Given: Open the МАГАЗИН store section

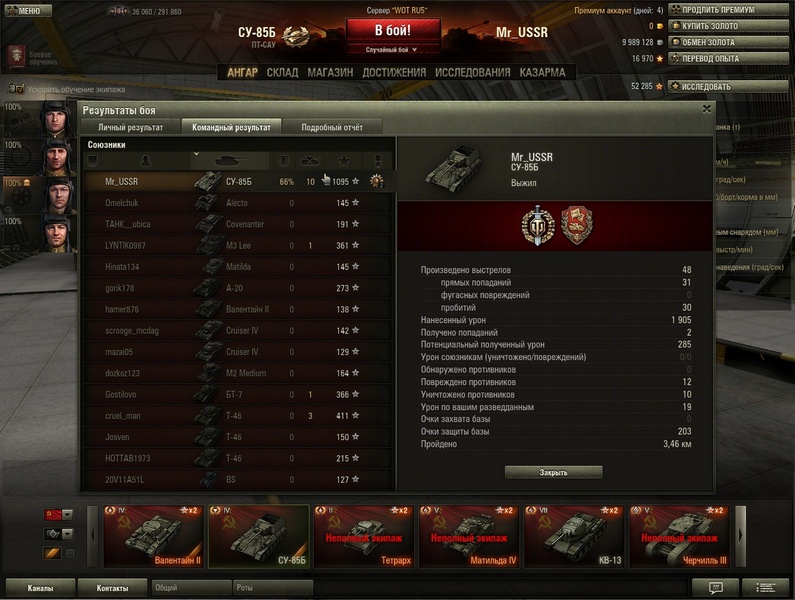Looking at the screenshot, I should coord(330,73).
